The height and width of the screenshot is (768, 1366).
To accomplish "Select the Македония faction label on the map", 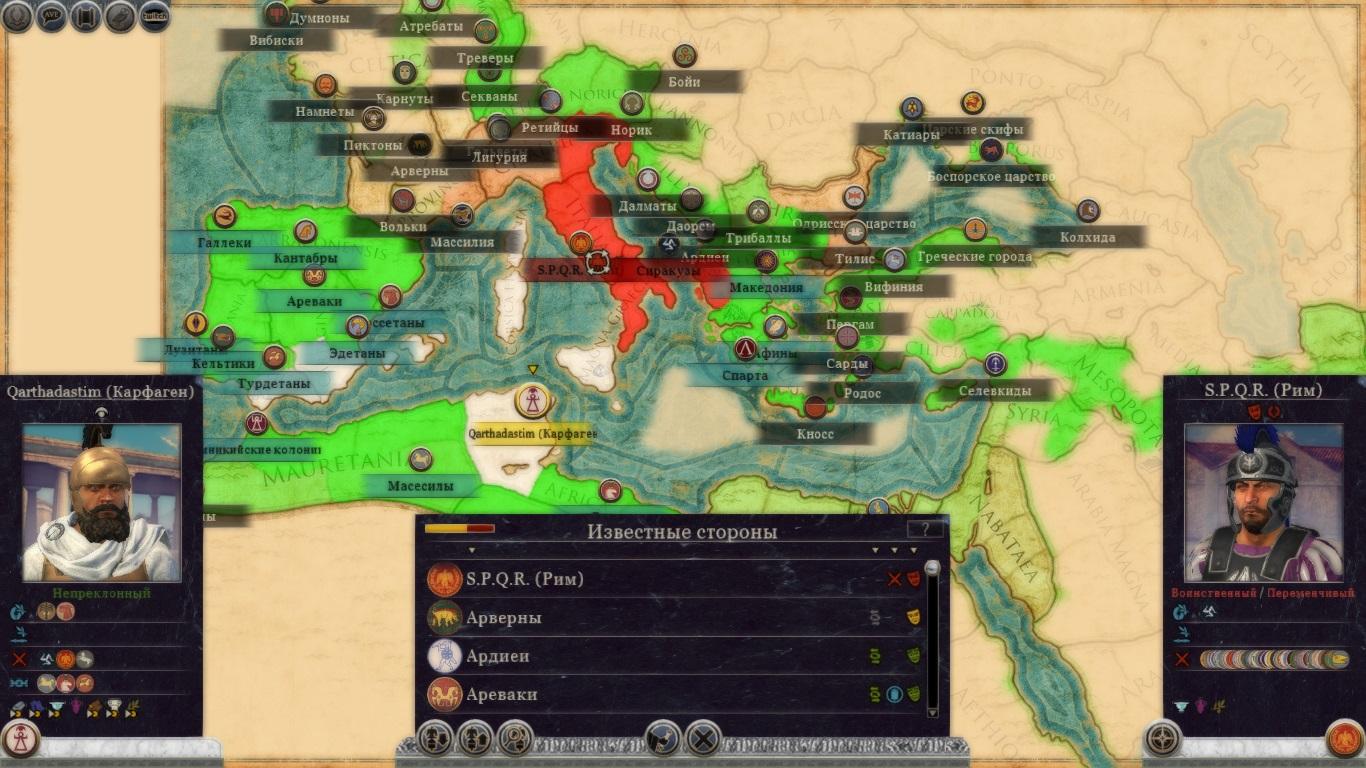I will pyautogui.click(x=766, y=287).
